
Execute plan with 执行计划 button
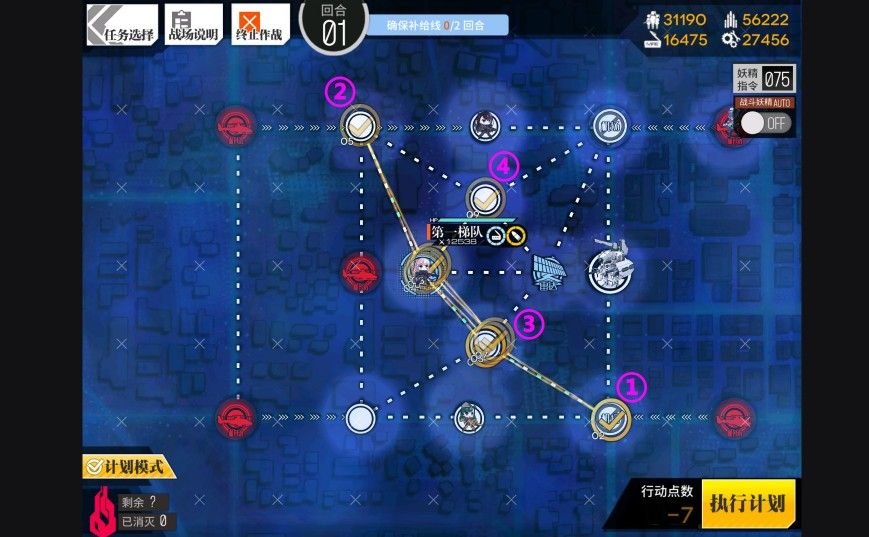(748, 503)
